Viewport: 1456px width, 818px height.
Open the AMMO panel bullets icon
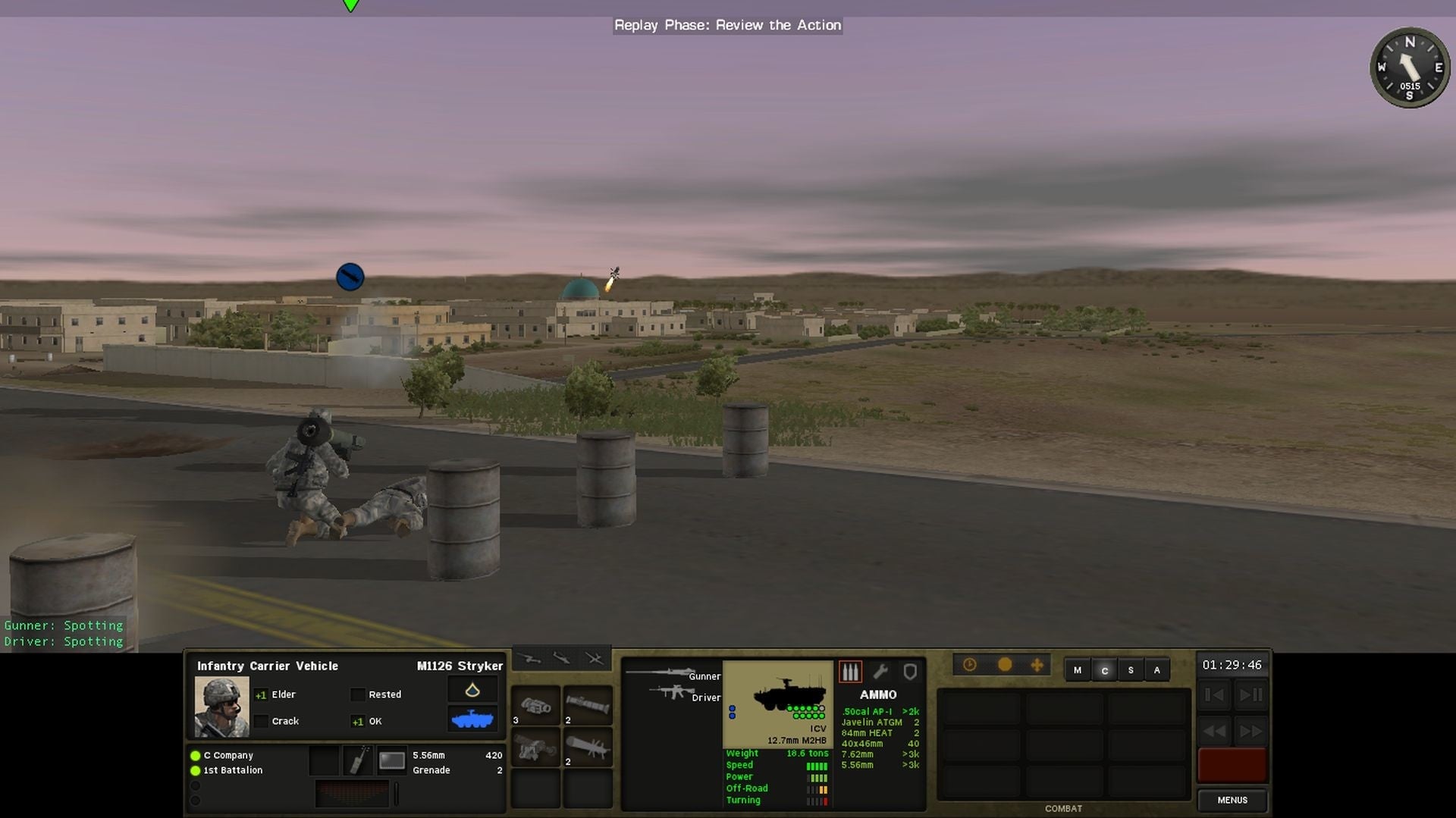tap(850, 671)
